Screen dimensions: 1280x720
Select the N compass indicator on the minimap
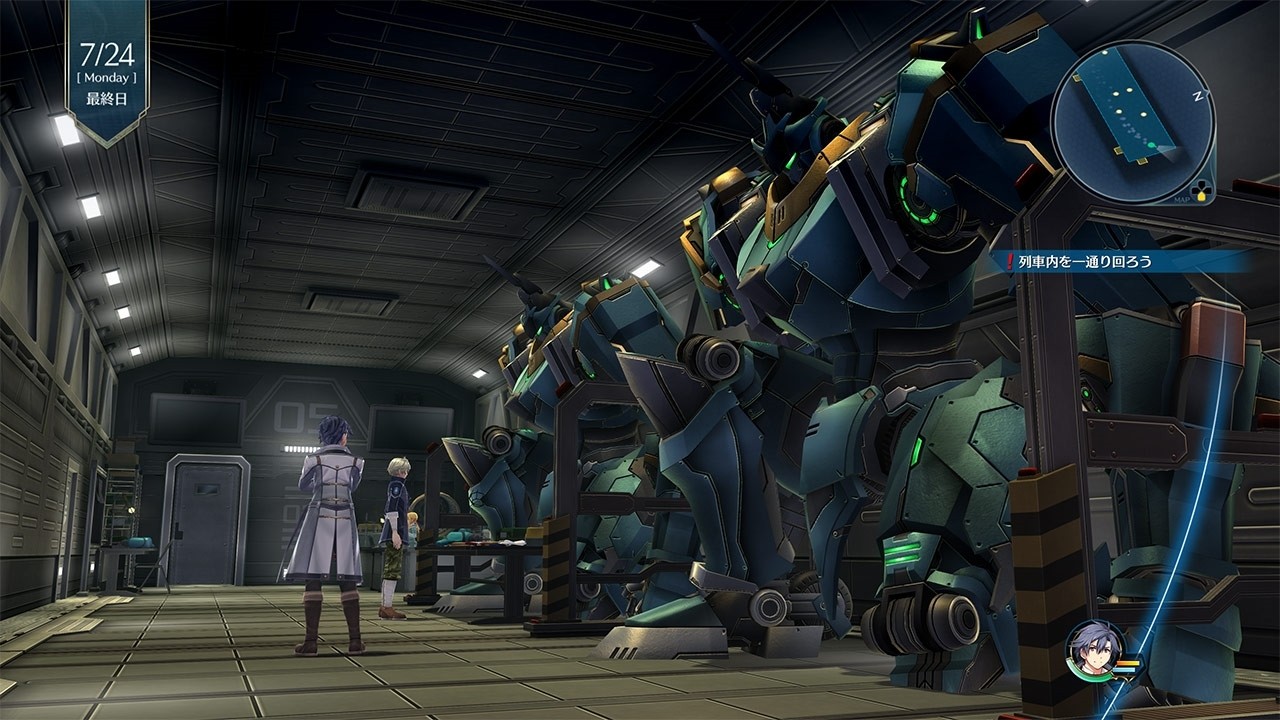(x=1197, y=95)
